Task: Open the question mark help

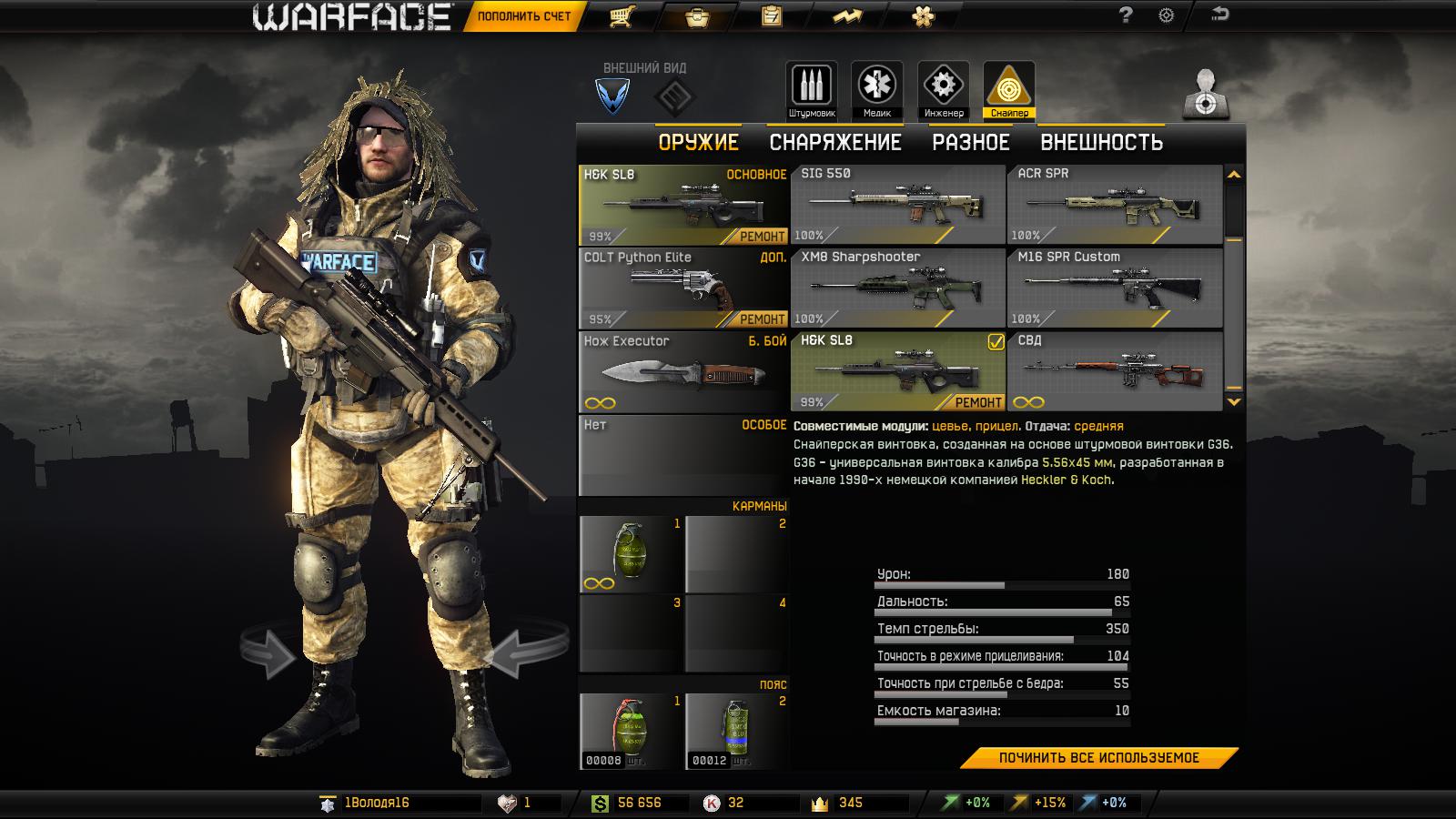Action: click(1126, 15)
